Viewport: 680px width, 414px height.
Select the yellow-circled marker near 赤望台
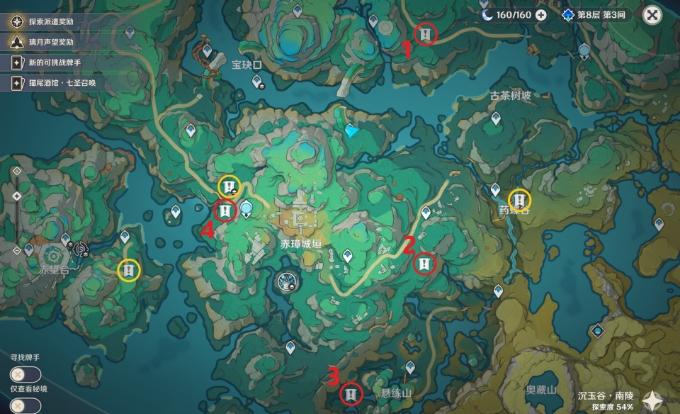click(x=128, y=269)
